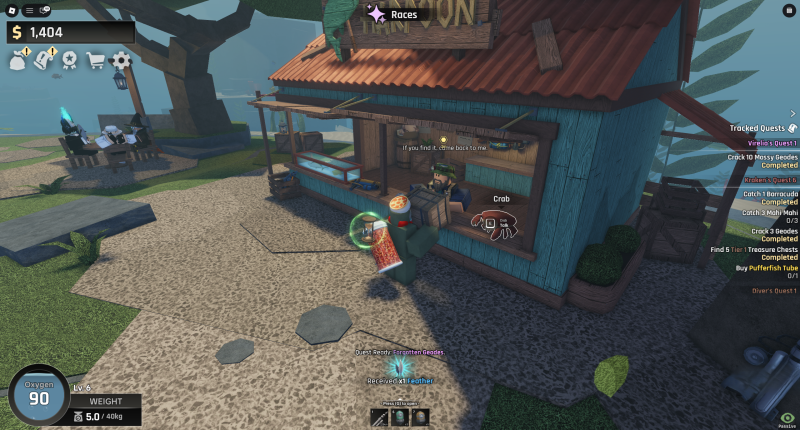Viewport: 800px width, 430px height.
Task: Toggle the Passive eye icon
Action: click(x=787, y=417)
